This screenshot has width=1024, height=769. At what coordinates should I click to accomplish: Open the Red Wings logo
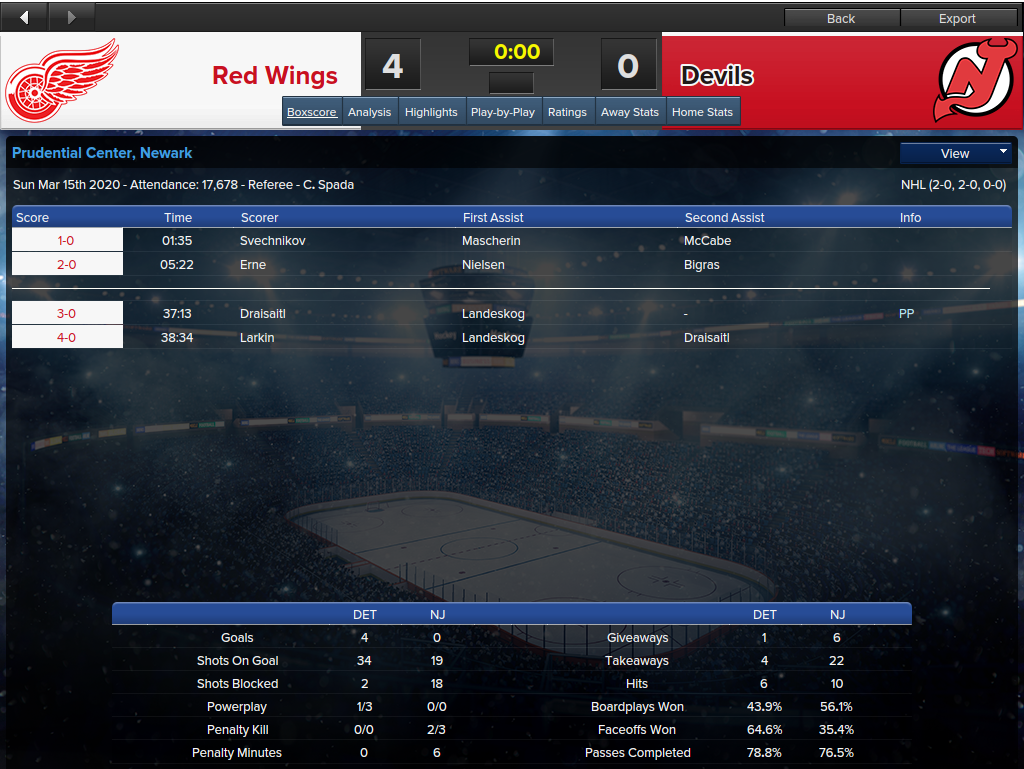click(62, 80)
